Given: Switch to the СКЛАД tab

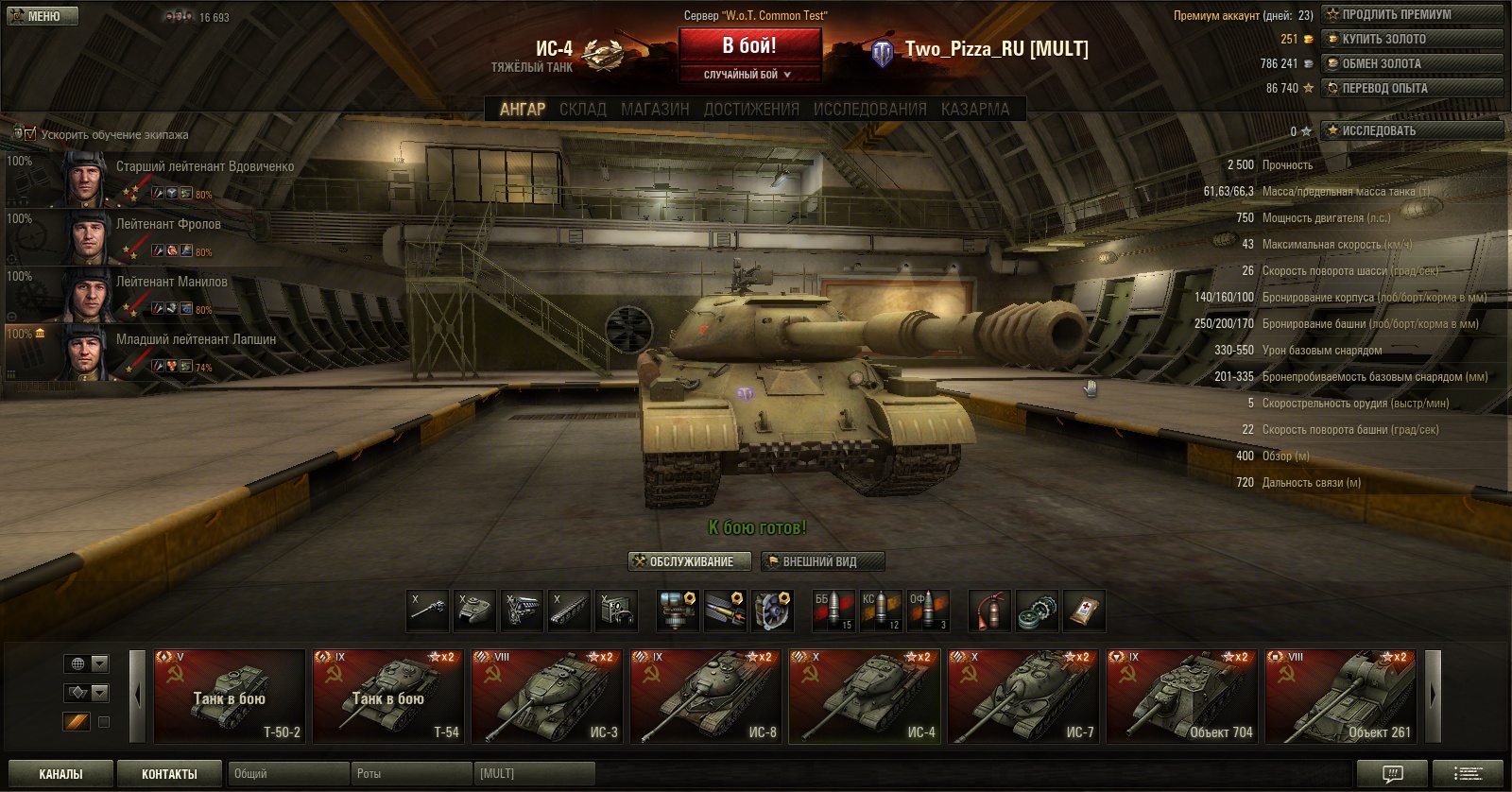Looking at the screenshot, I should pyautogui.click(x=582, y=110).
